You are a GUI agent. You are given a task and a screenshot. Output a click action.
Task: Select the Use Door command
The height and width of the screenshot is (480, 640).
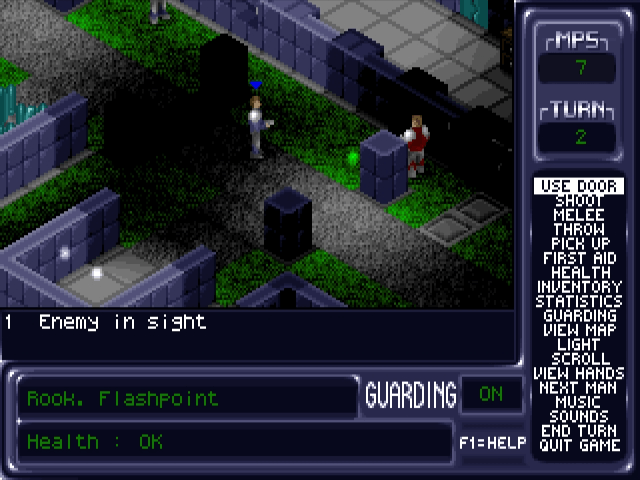tap(579, 186)
